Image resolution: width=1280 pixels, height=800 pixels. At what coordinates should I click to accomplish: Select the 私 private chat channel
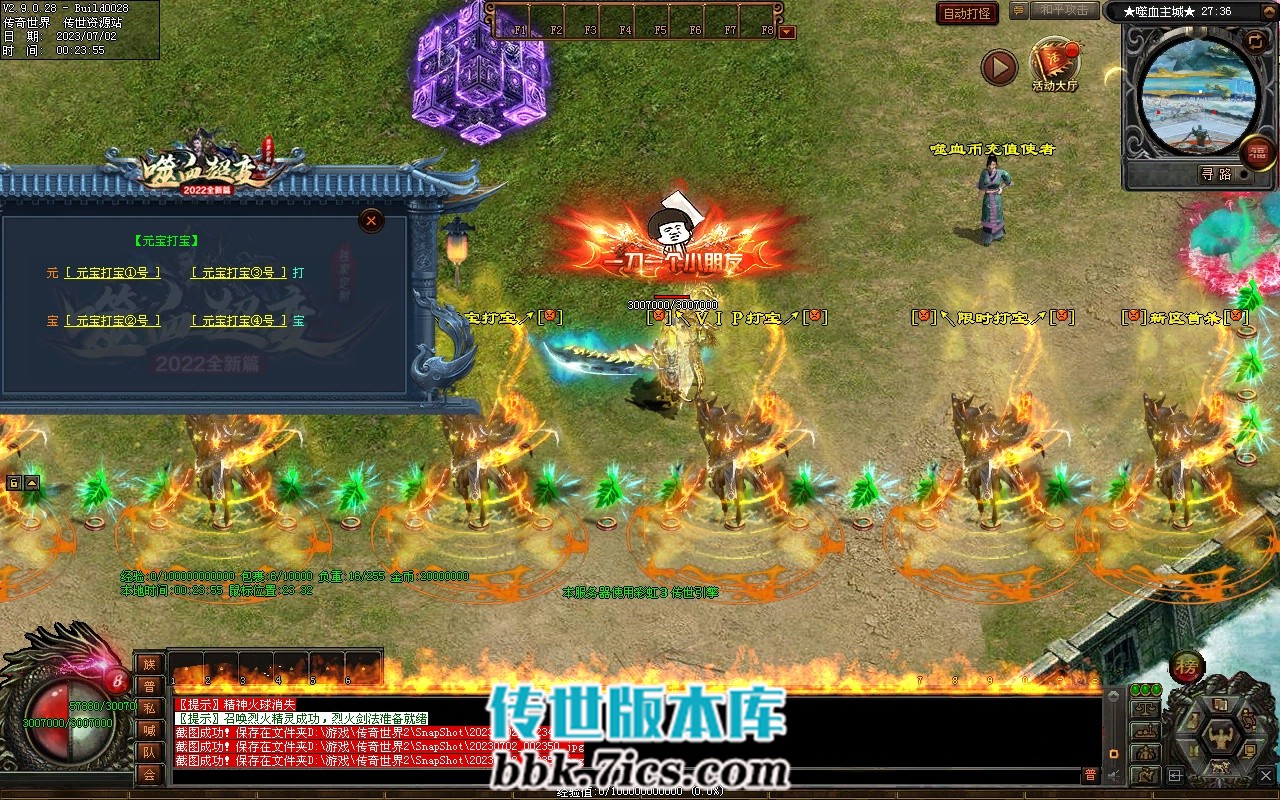point(148,708)
